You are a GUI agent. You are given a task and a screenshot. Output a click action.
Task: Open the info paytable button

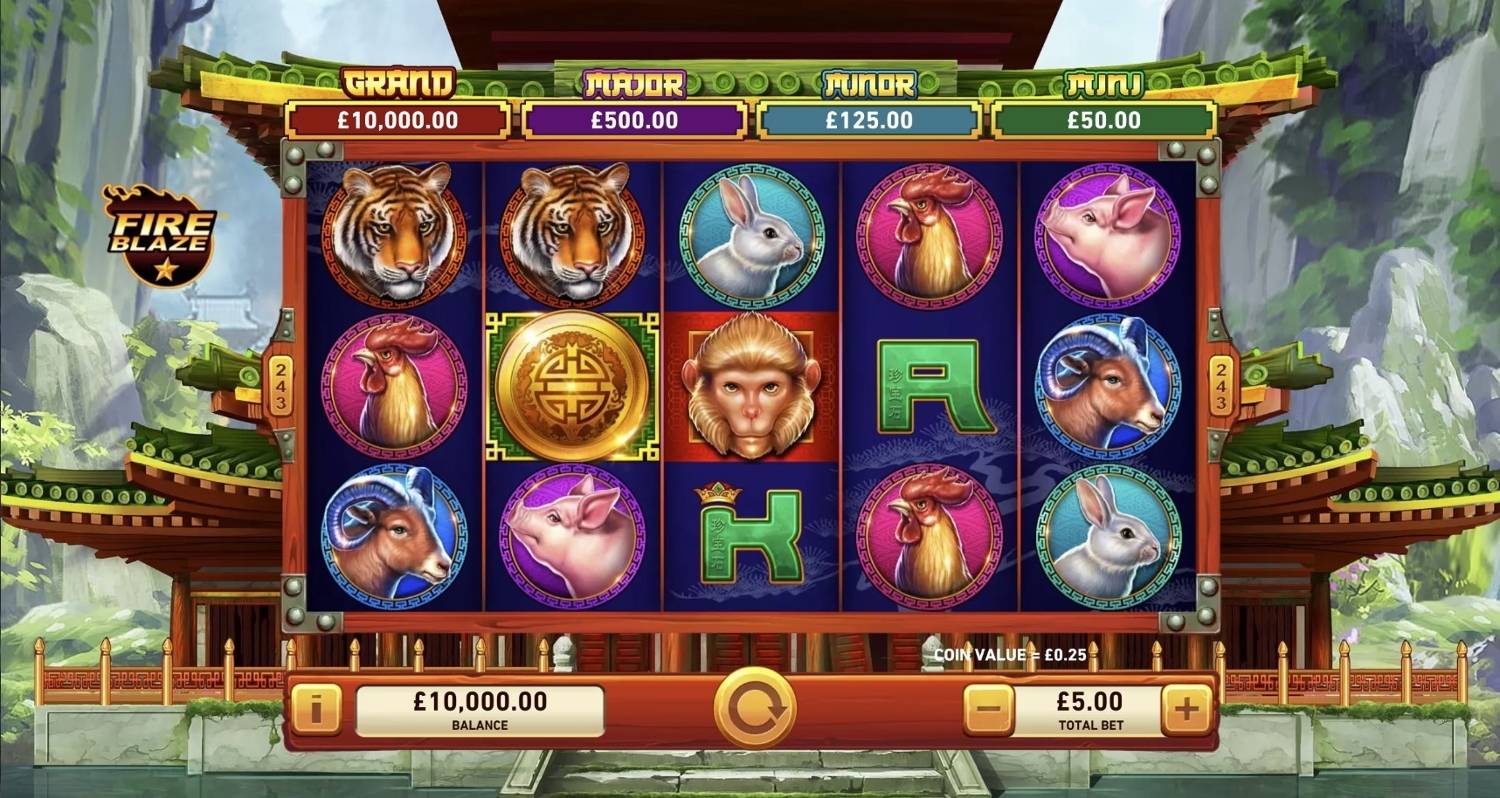(x=316, y=711)
